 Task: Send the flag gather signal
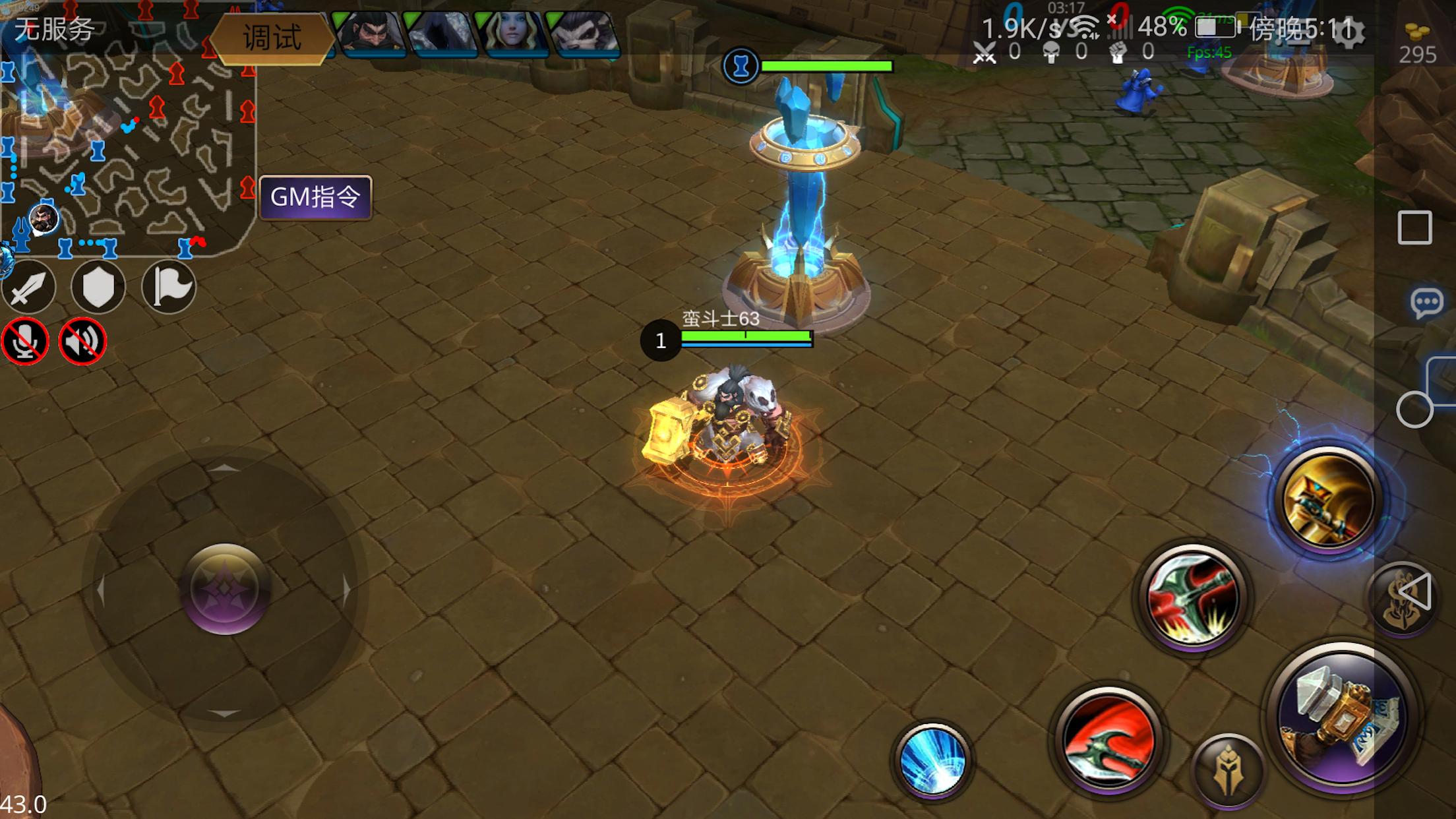coord(169,288)
